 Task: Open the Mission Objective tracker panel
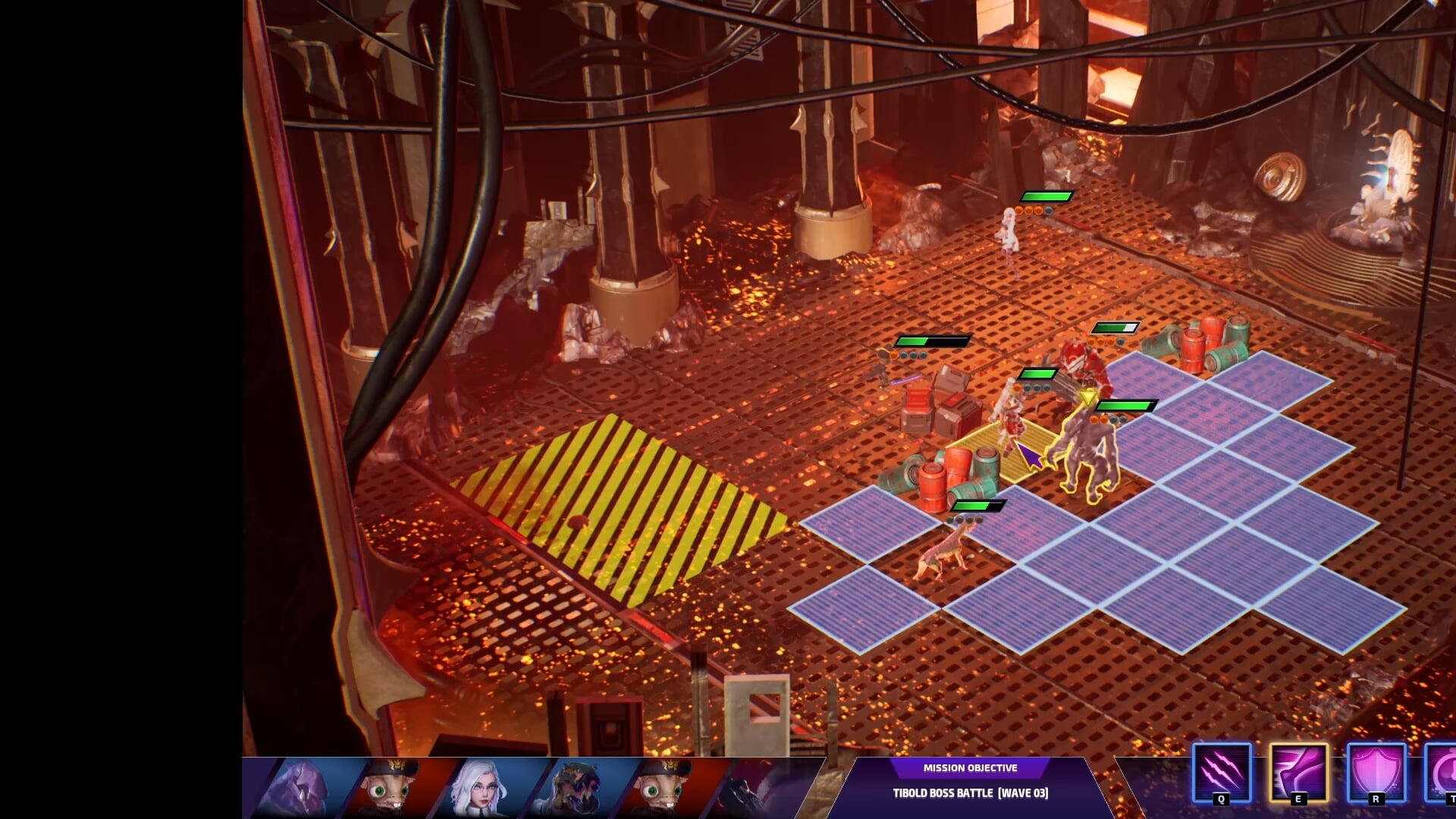click(x=970, y=781)
